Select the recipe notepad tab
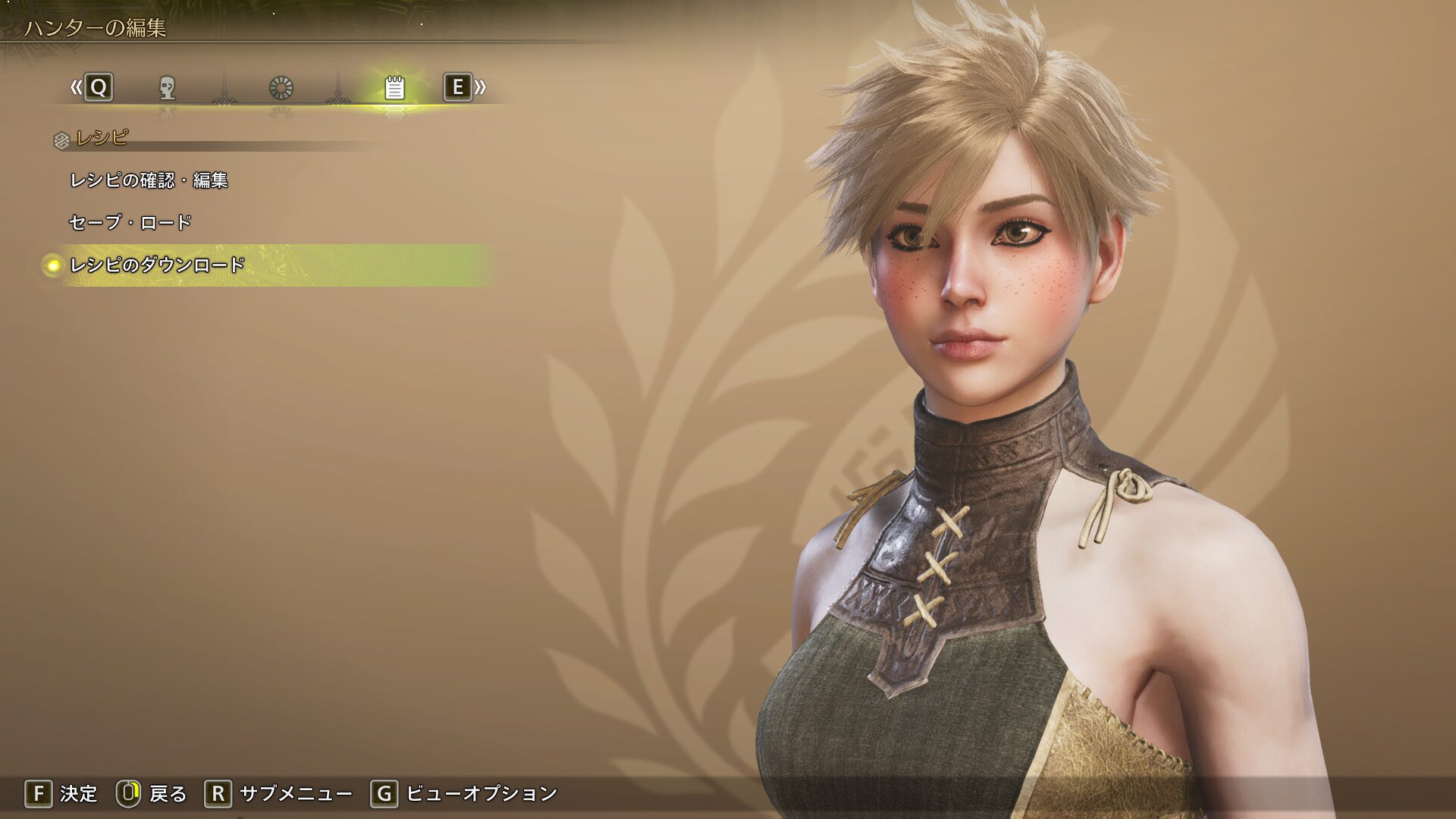 394,88
